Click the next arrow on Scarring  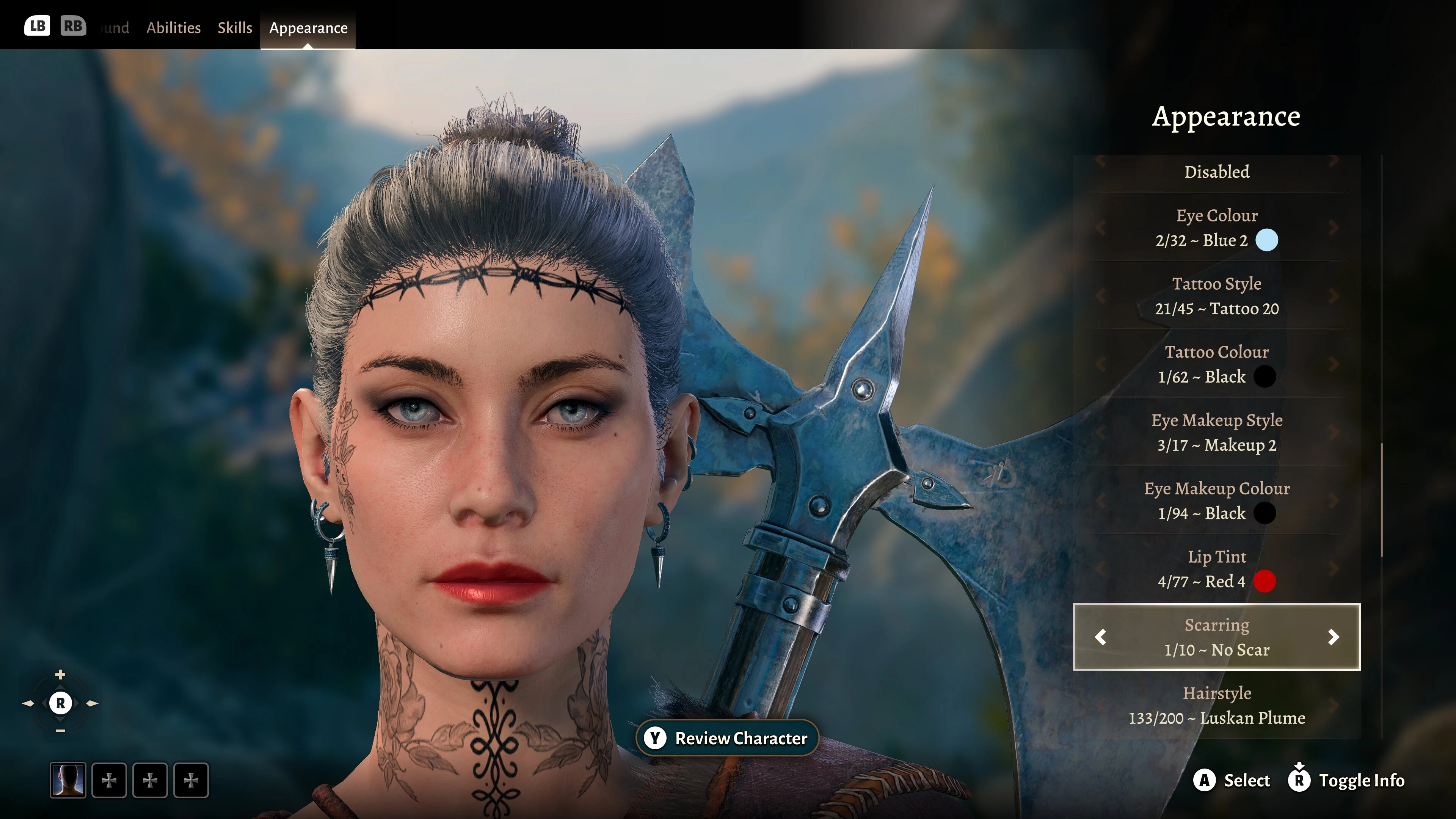pos(1334,637)
